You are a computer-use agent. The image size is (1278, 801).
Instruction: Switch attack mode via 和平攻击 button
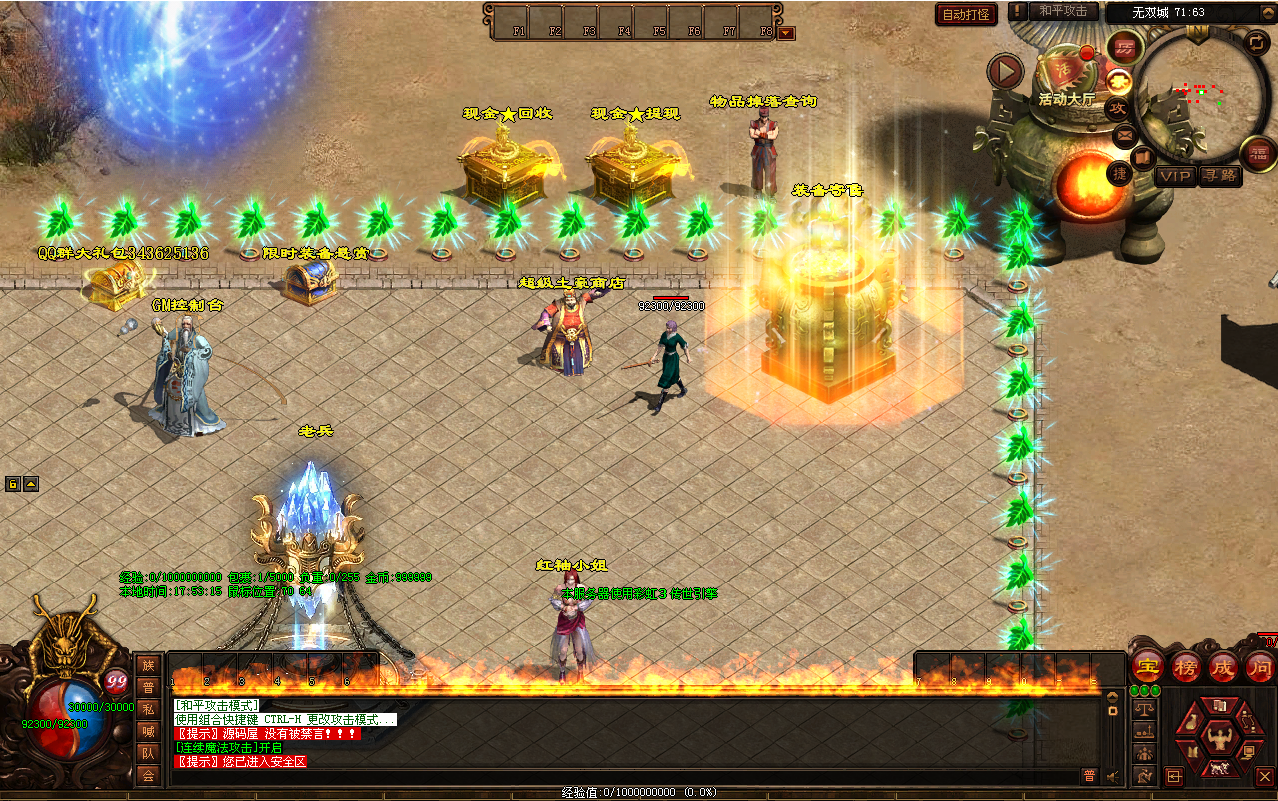coord(1064,11)
